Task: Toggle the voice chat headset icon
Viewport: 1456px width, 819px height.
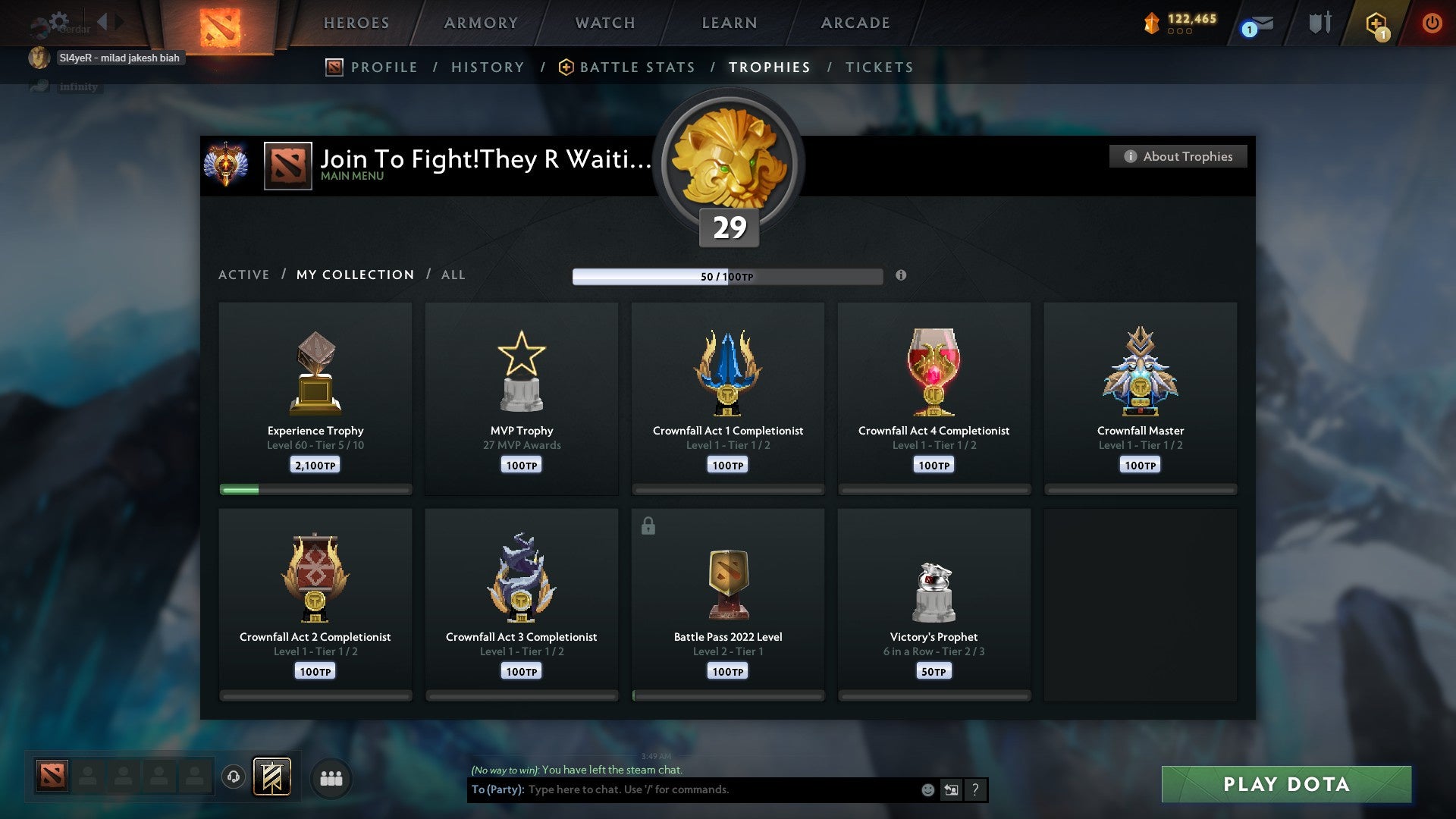Action: 233,777
